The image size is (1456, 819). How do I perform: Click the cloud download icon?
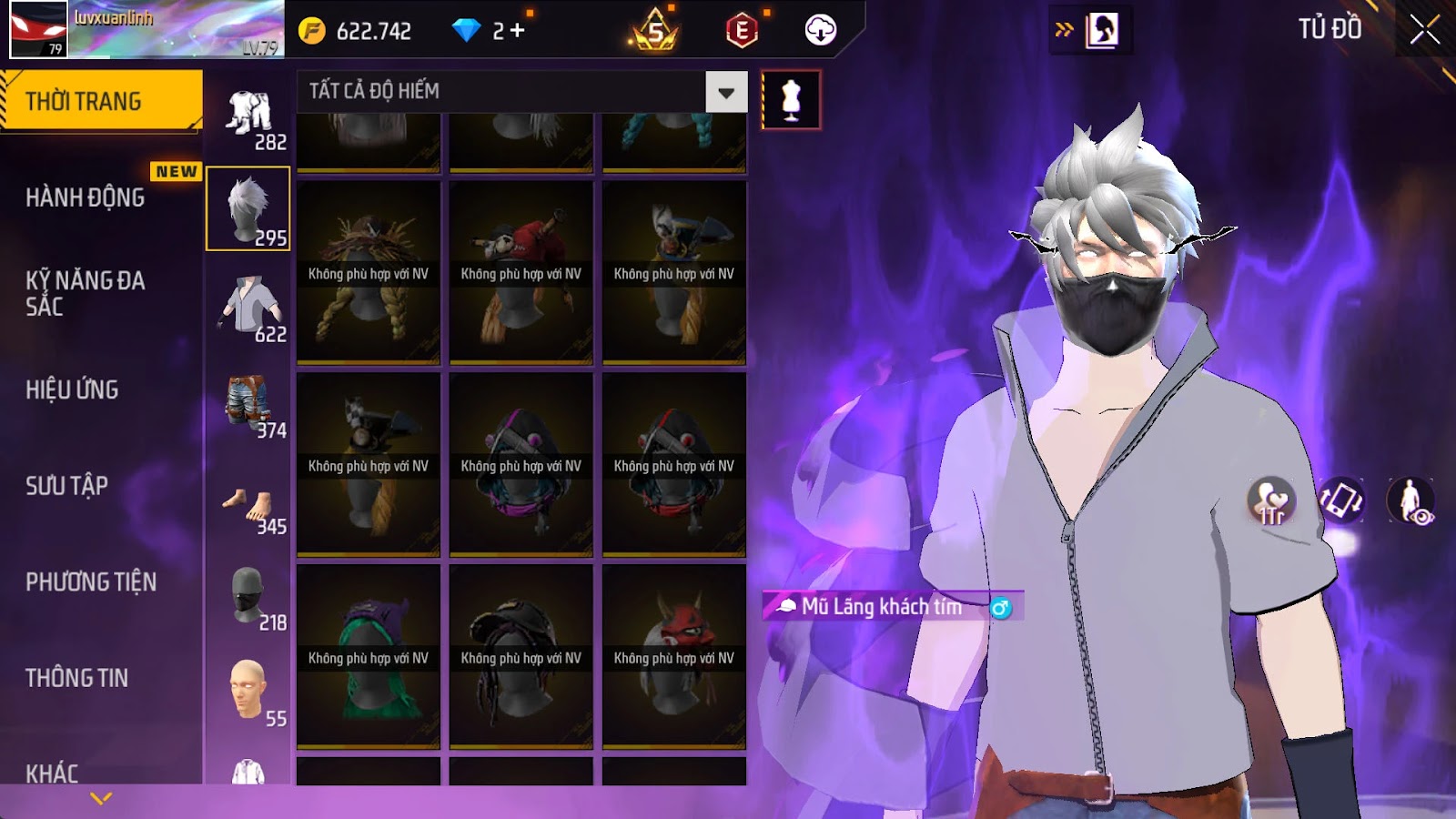(820, 31)
